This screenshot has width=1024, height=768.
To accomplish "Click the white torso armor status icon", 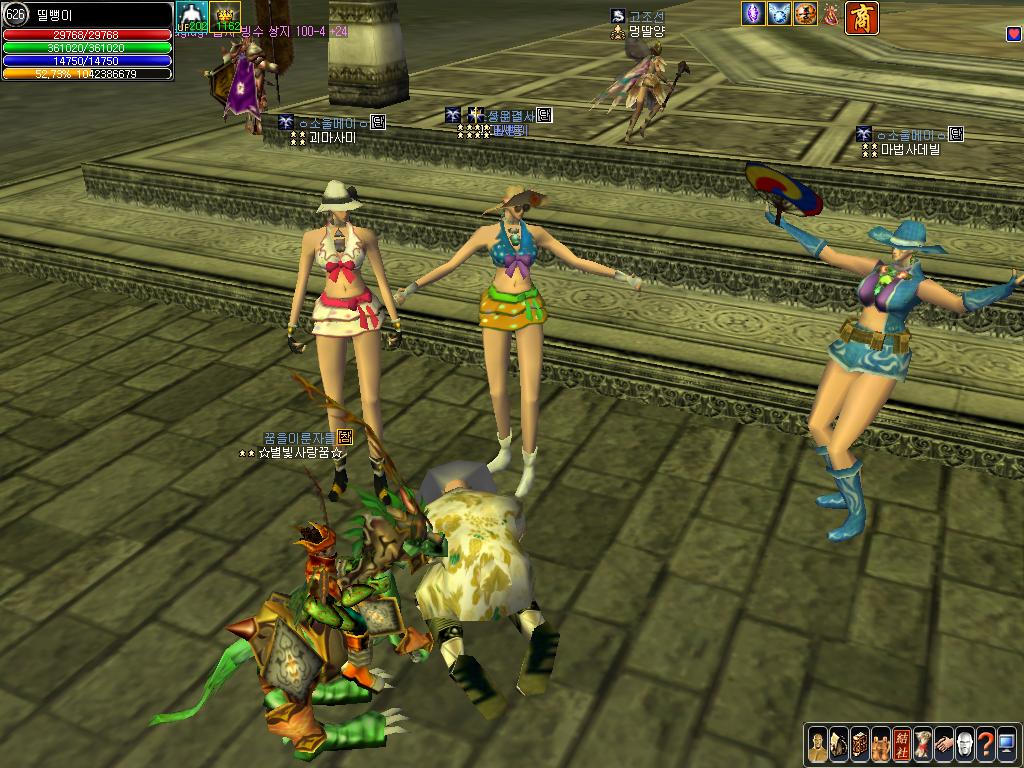I will tap(191, 17).
